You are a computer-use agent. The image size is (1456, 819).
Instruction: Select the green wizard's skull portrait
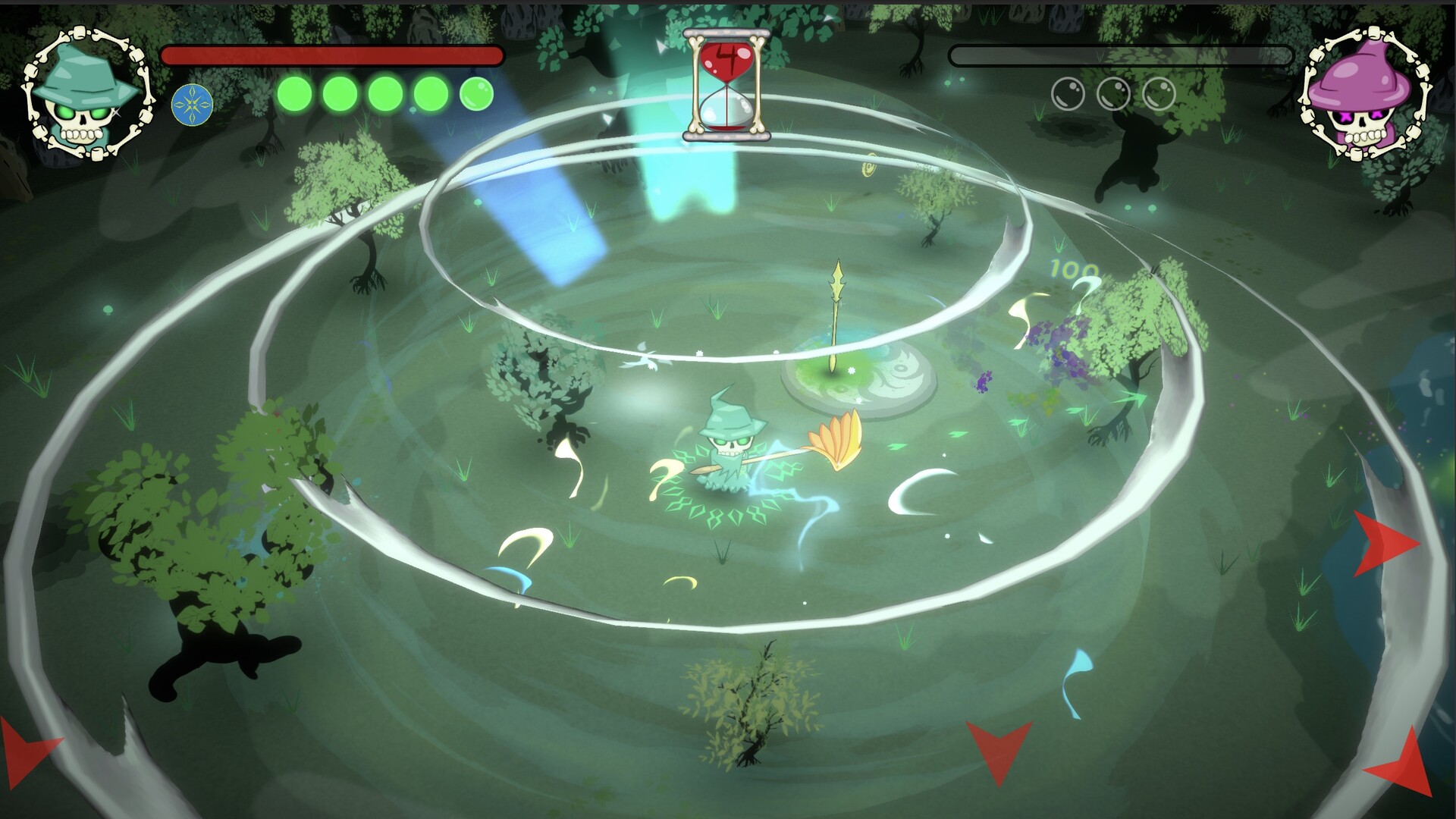[x=86, y=91]
